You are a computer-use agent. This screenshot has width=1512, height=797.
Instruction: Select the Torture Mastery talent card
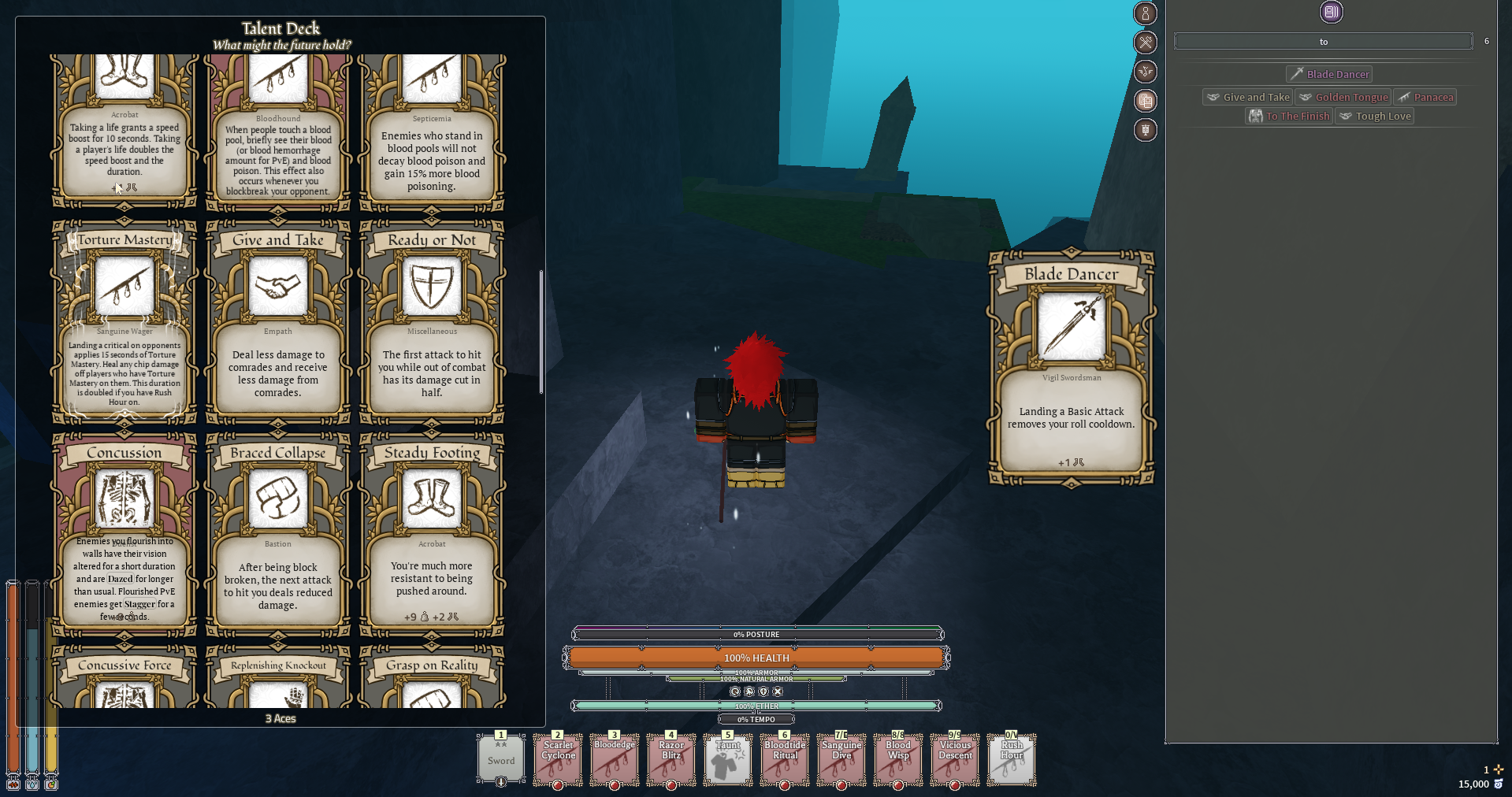pyautogui.click(x=124, y=323)
